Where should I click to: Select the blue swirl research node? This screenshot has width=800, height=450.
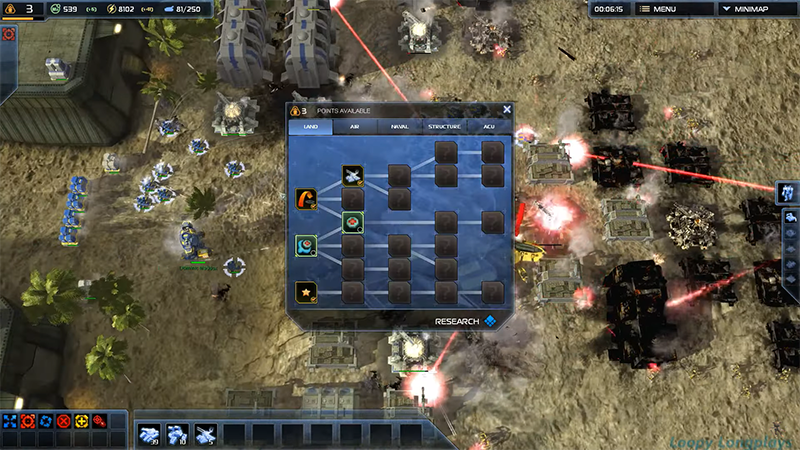pos(307,245)
